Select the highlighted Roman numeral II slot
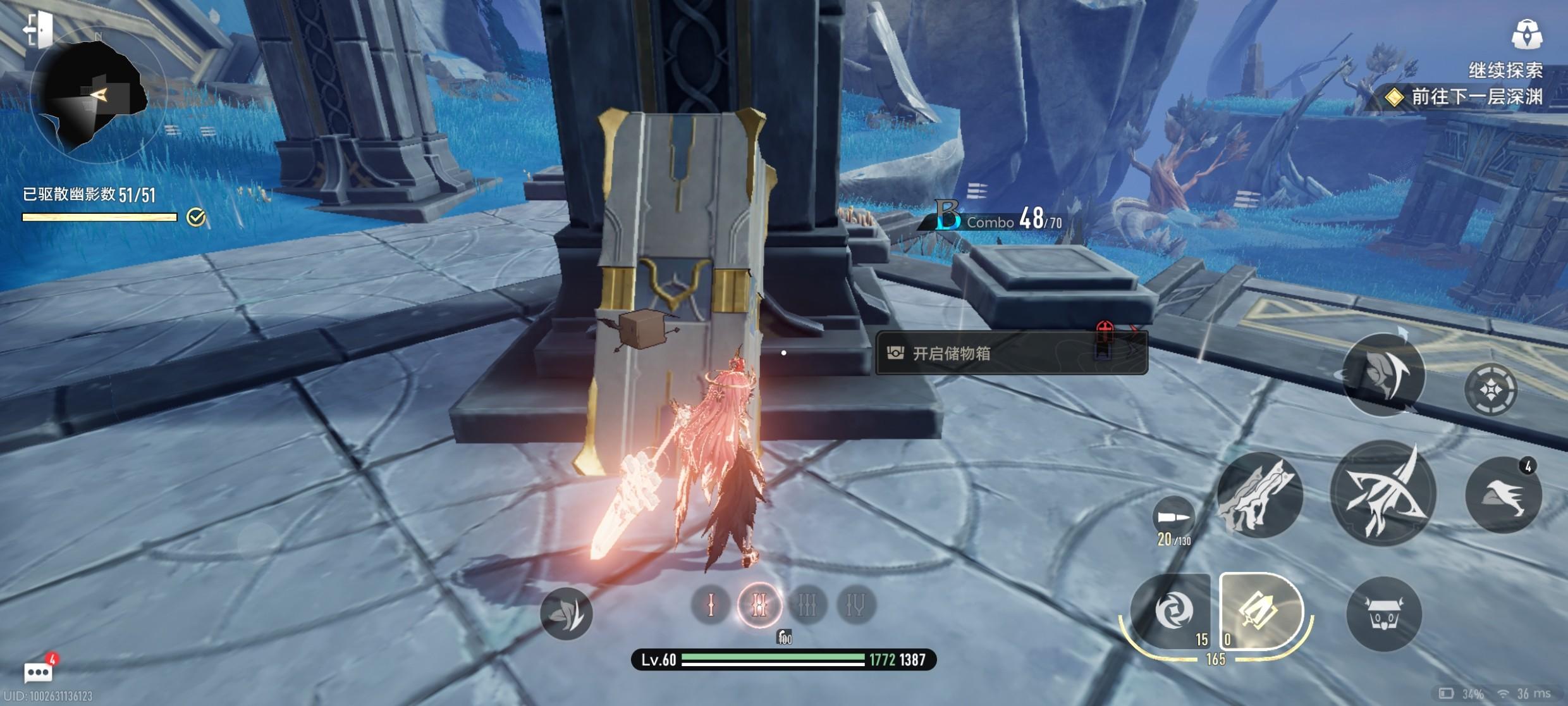Viewport: 1568px width, 706px height. pos(759,605)
